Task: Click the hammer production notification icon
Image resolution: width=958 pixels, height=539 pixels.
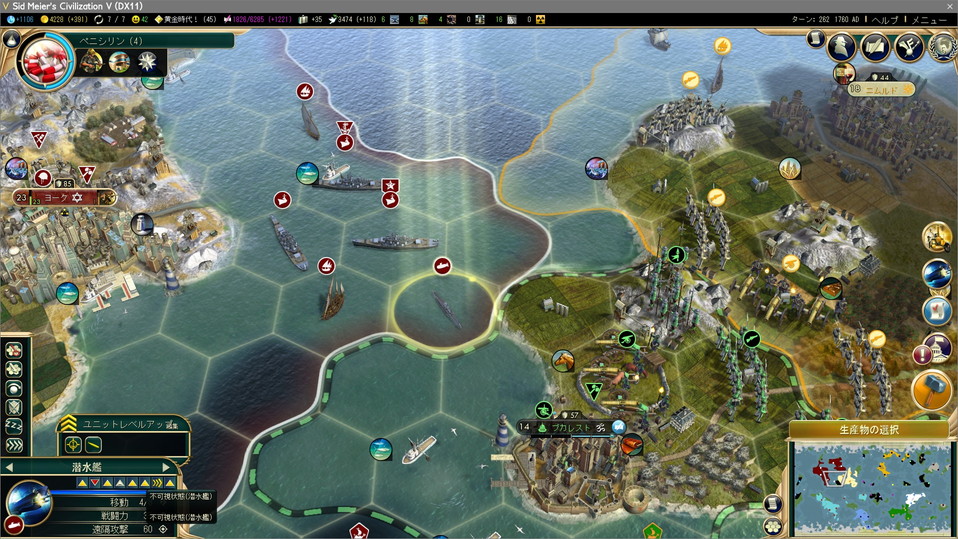Action: [932, 392]
